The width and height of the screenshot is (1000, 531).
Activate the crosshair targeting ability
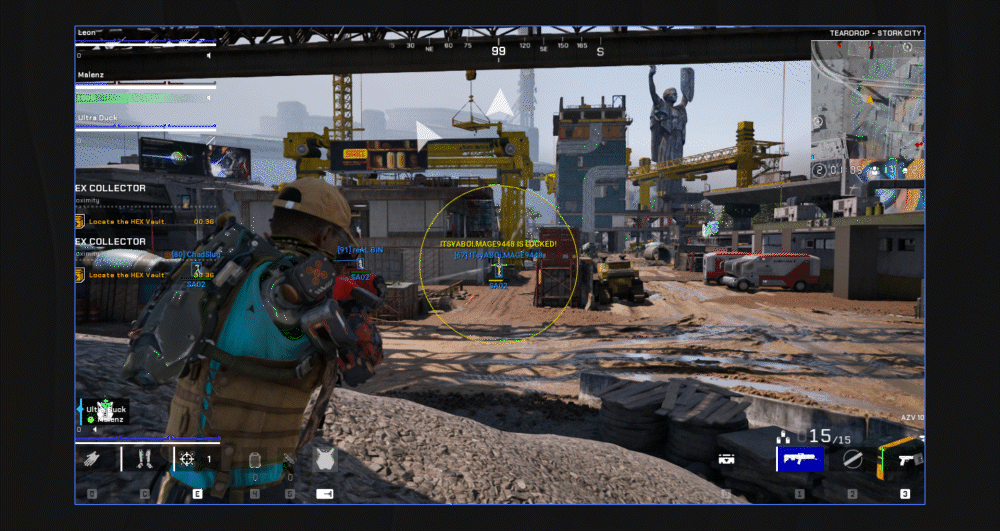point(187,459)
